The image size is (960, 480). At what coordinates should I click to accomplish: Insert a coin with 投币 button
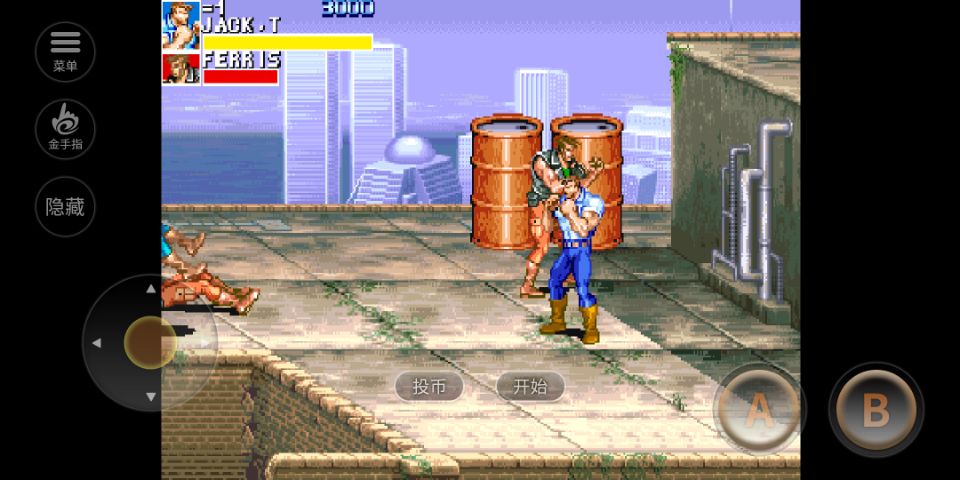[429, 387]
